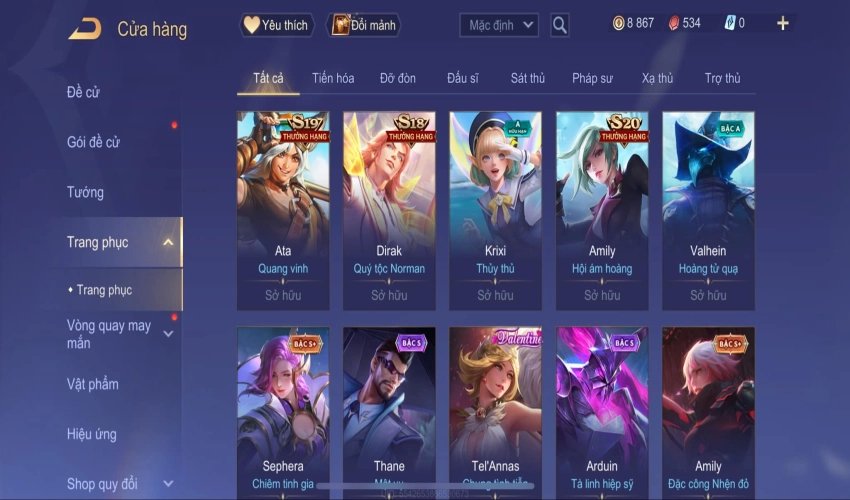Open Vật phẩm shop section
Viewport: 850px width, 500px height.
coord(92,384)
